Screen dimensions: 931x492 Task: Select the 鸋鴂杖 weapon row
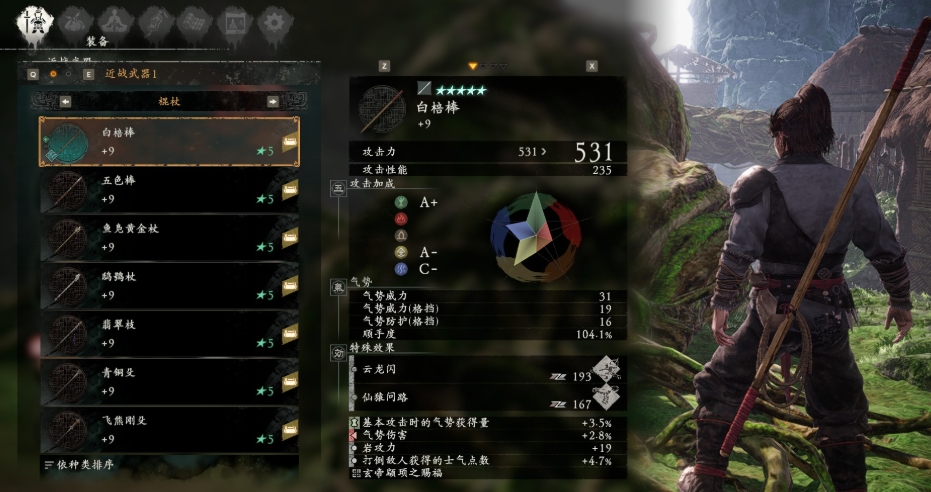point(168,285)
